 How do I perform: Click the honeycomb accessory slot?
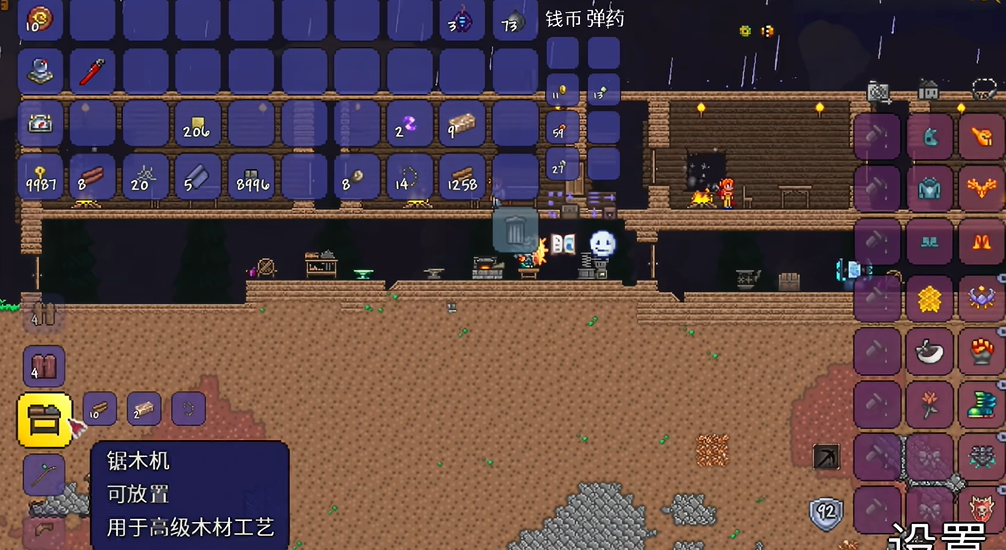[930, 299]
